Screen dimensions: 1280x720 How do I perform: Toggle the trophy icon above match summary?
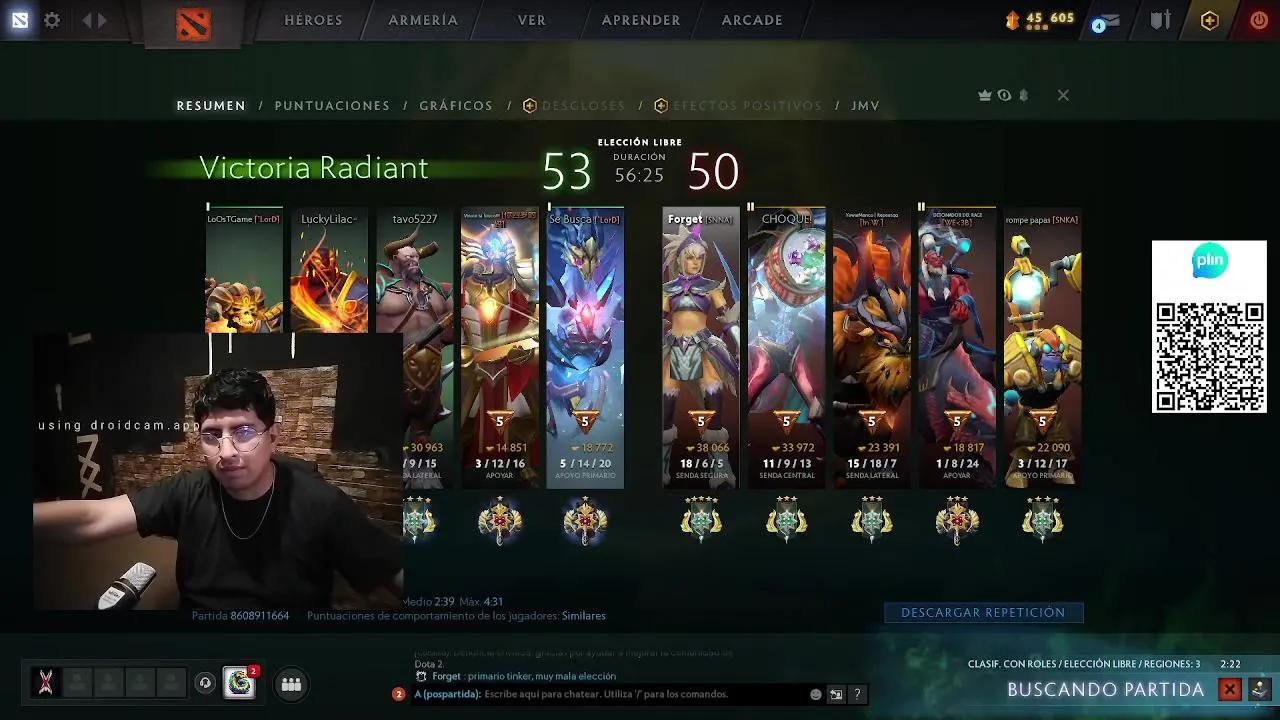point(984,95)
